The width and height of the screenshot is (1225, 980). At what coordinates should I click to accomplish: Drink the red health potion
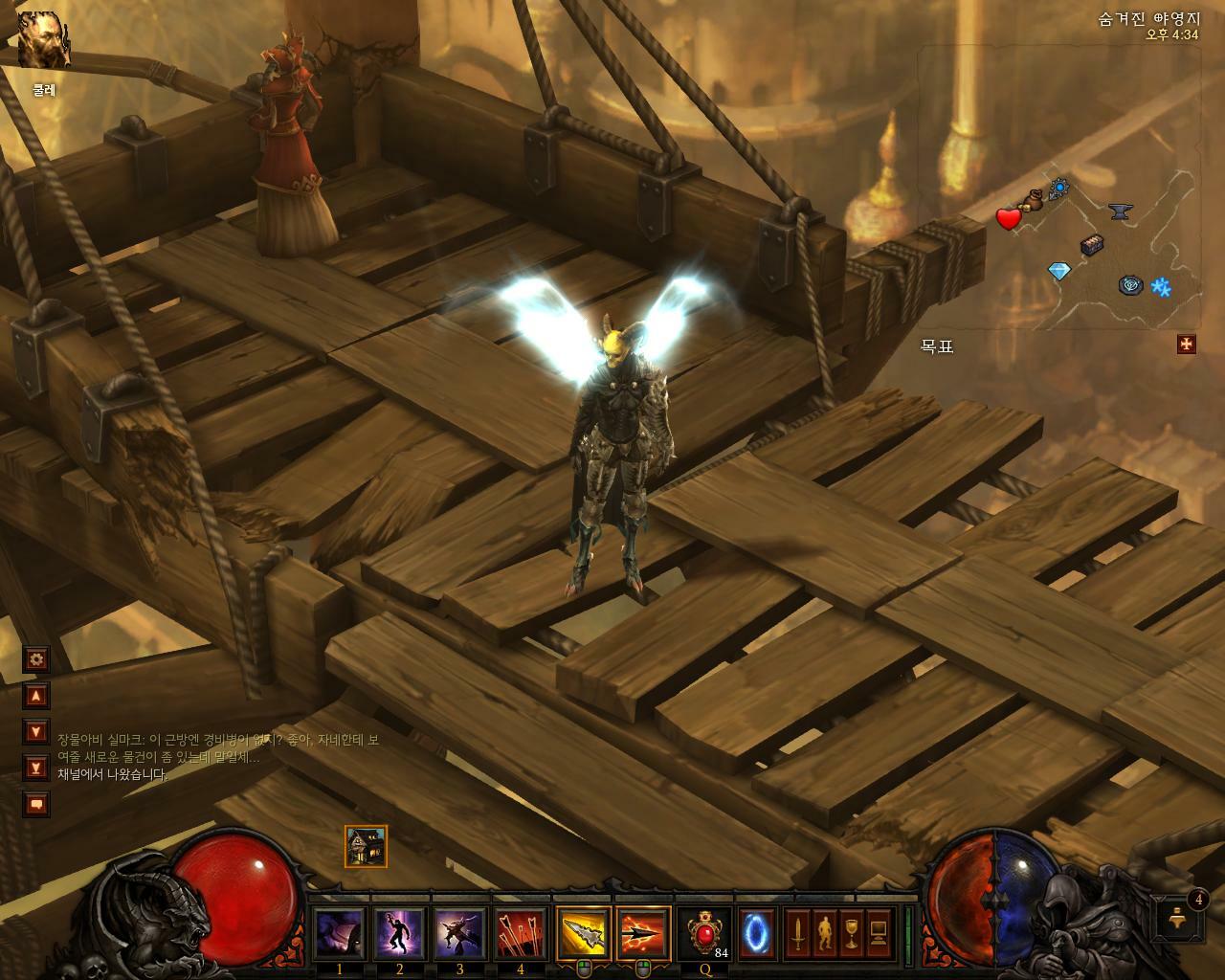(x=705, y=933)
